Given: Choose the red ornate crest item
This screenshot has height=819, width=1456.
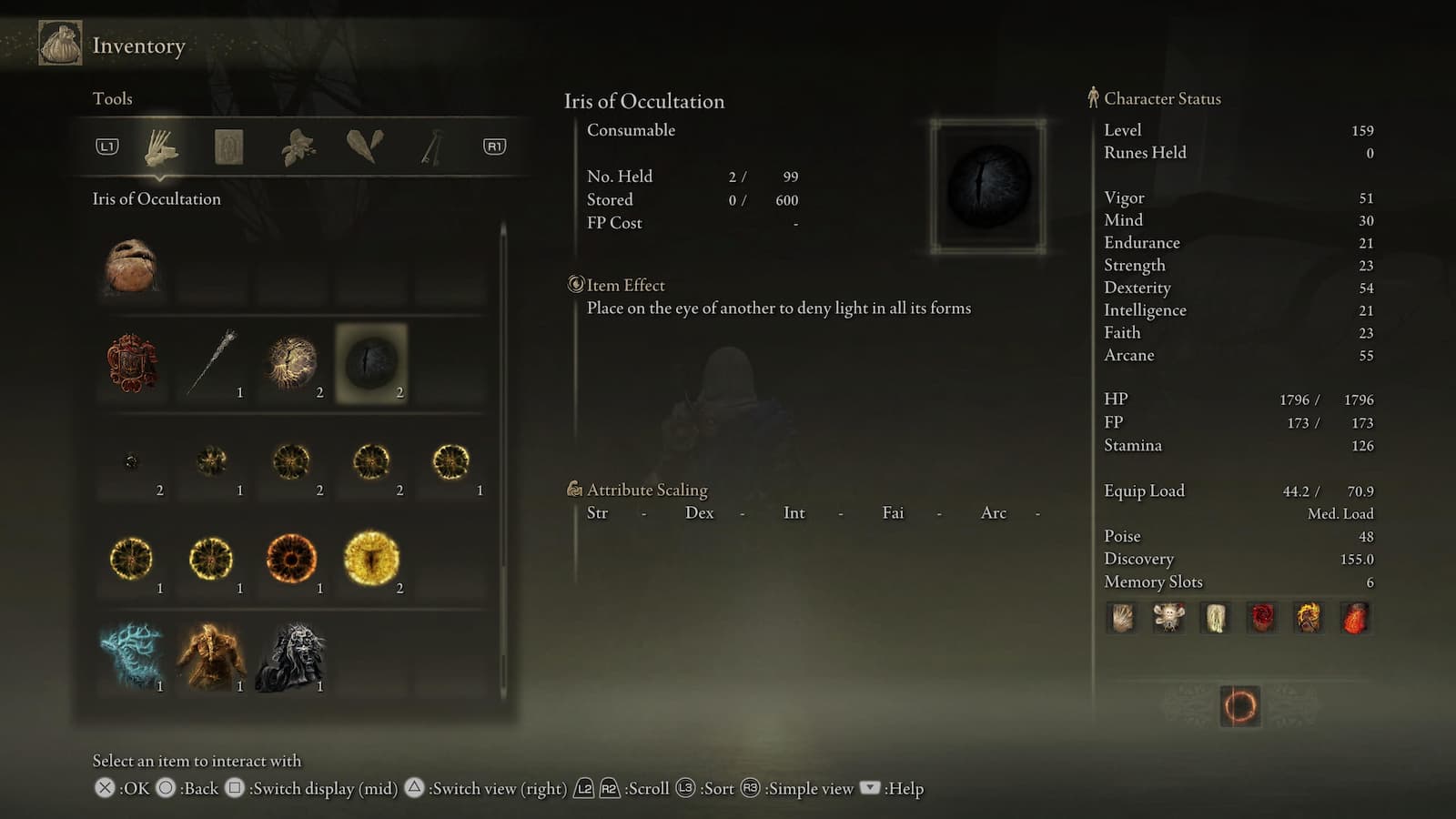Looking at the screenshot, I should [132, 362].
